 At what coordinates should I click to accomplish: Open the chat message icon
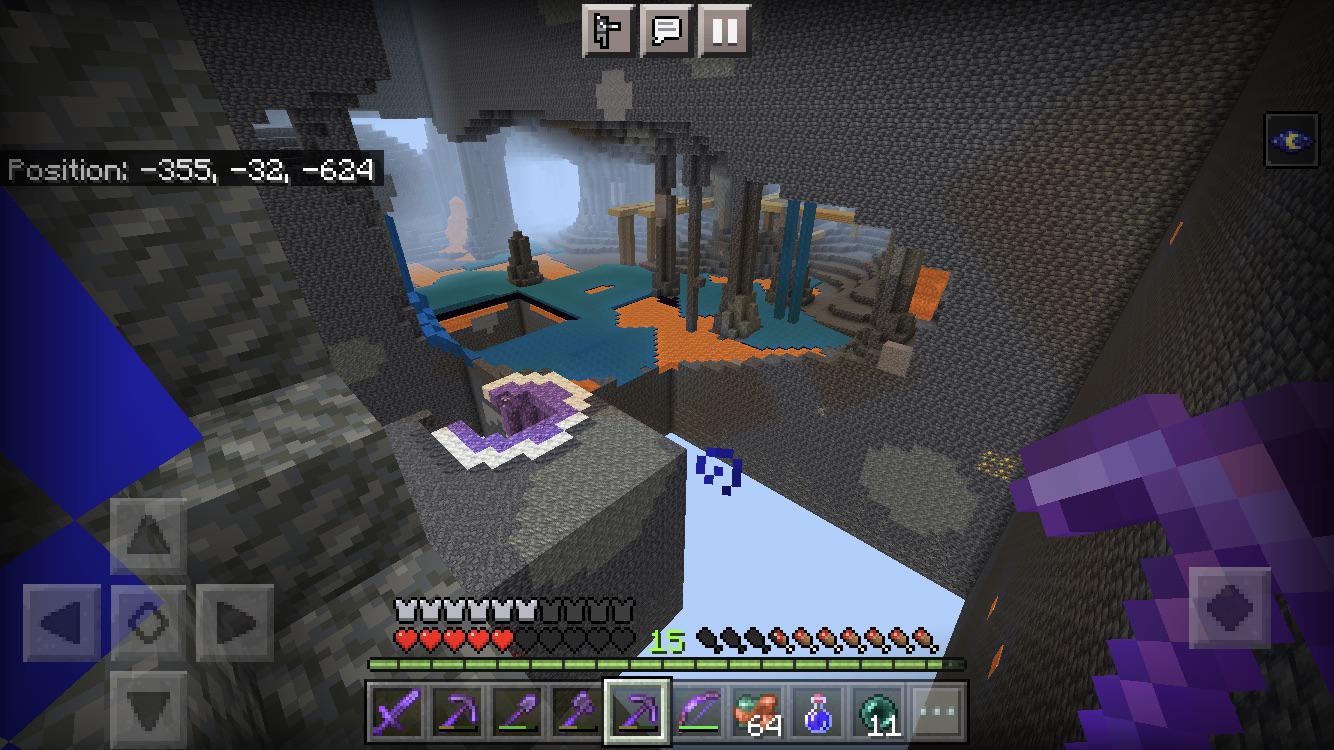[669, 31]
